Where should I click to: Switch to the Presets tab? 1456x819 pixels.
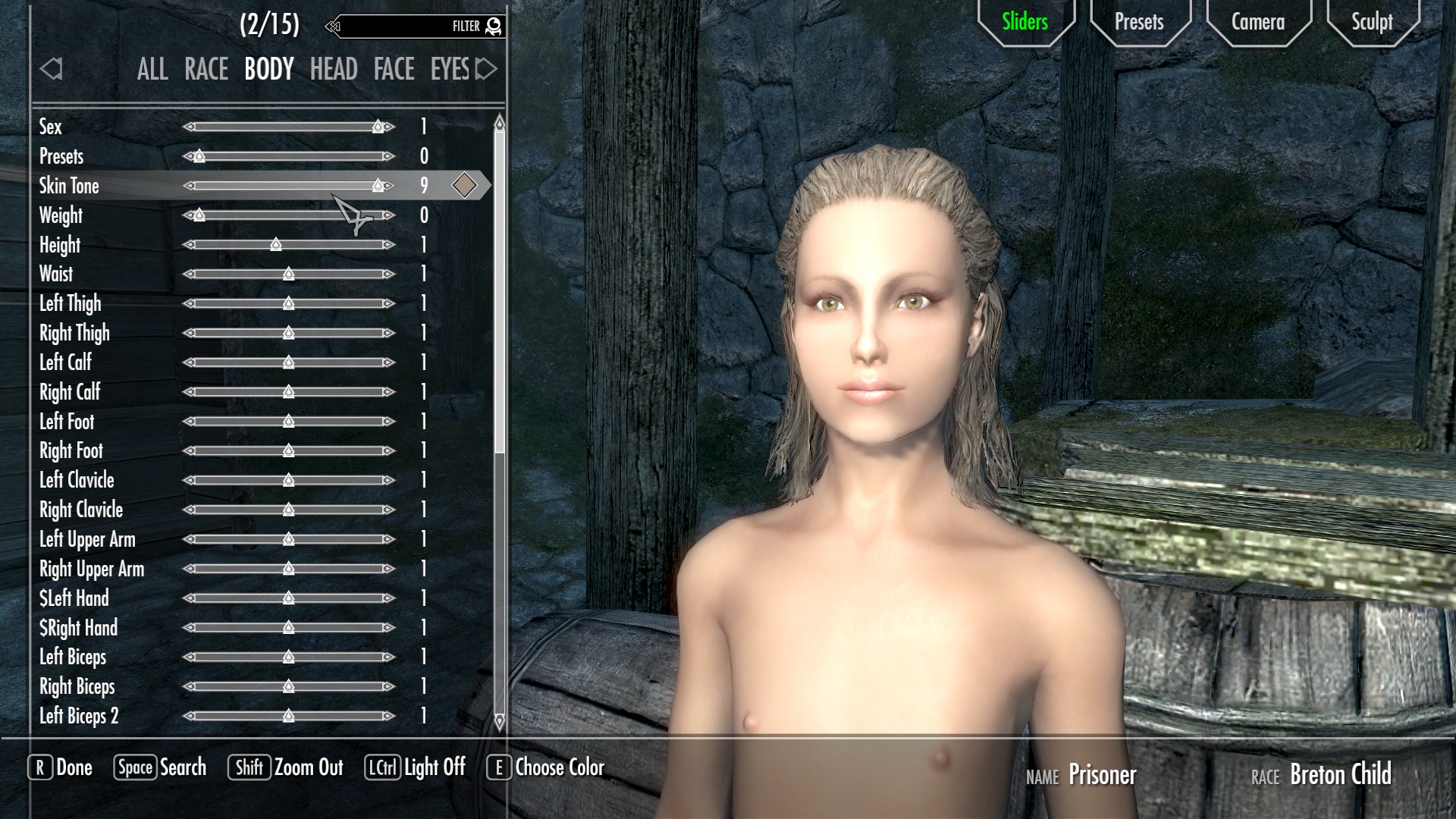click(x=1139, y=22)
